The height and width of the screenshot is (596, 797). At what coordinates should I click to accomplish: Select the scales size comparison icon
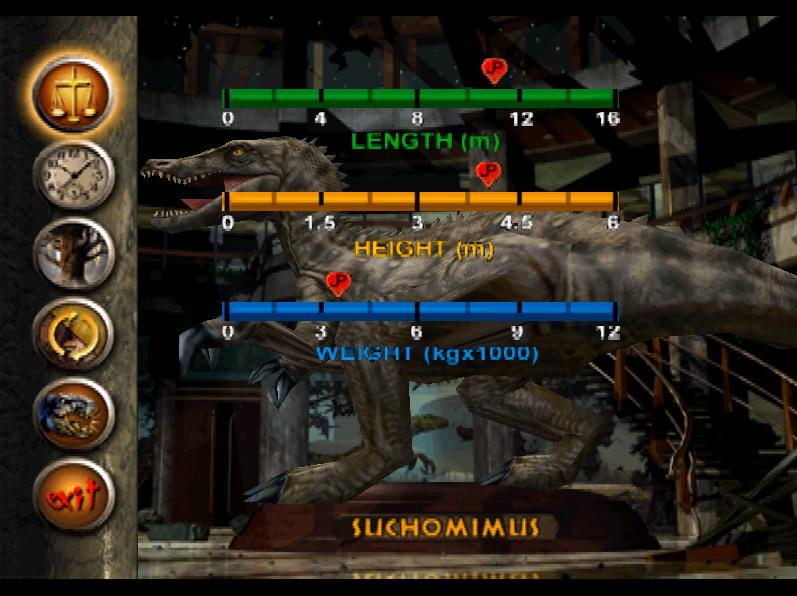tap(73, 94)
